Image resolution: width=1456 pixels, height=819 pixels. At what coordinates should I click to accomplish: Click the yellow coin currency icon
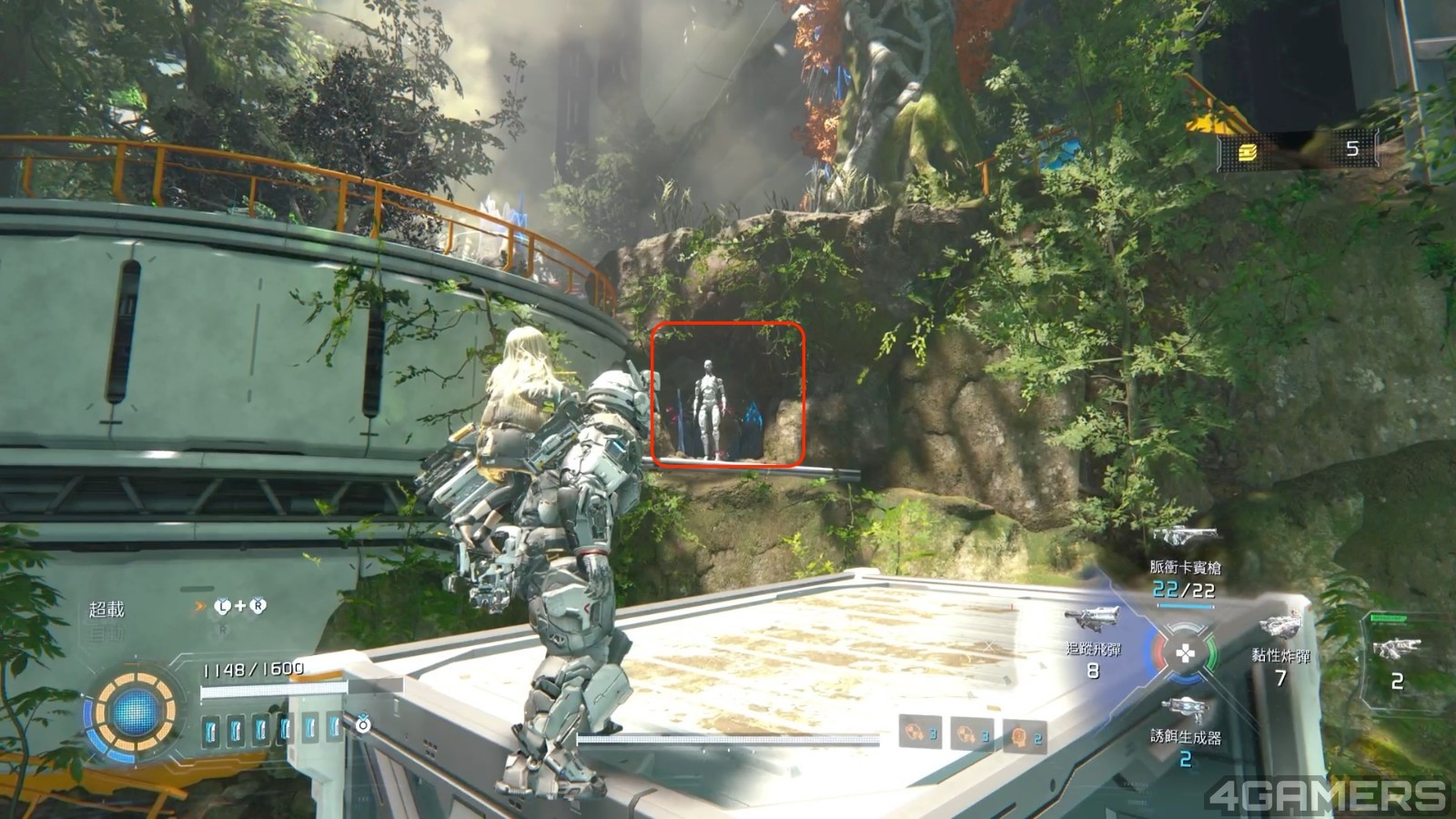(x=1247, y=151)
